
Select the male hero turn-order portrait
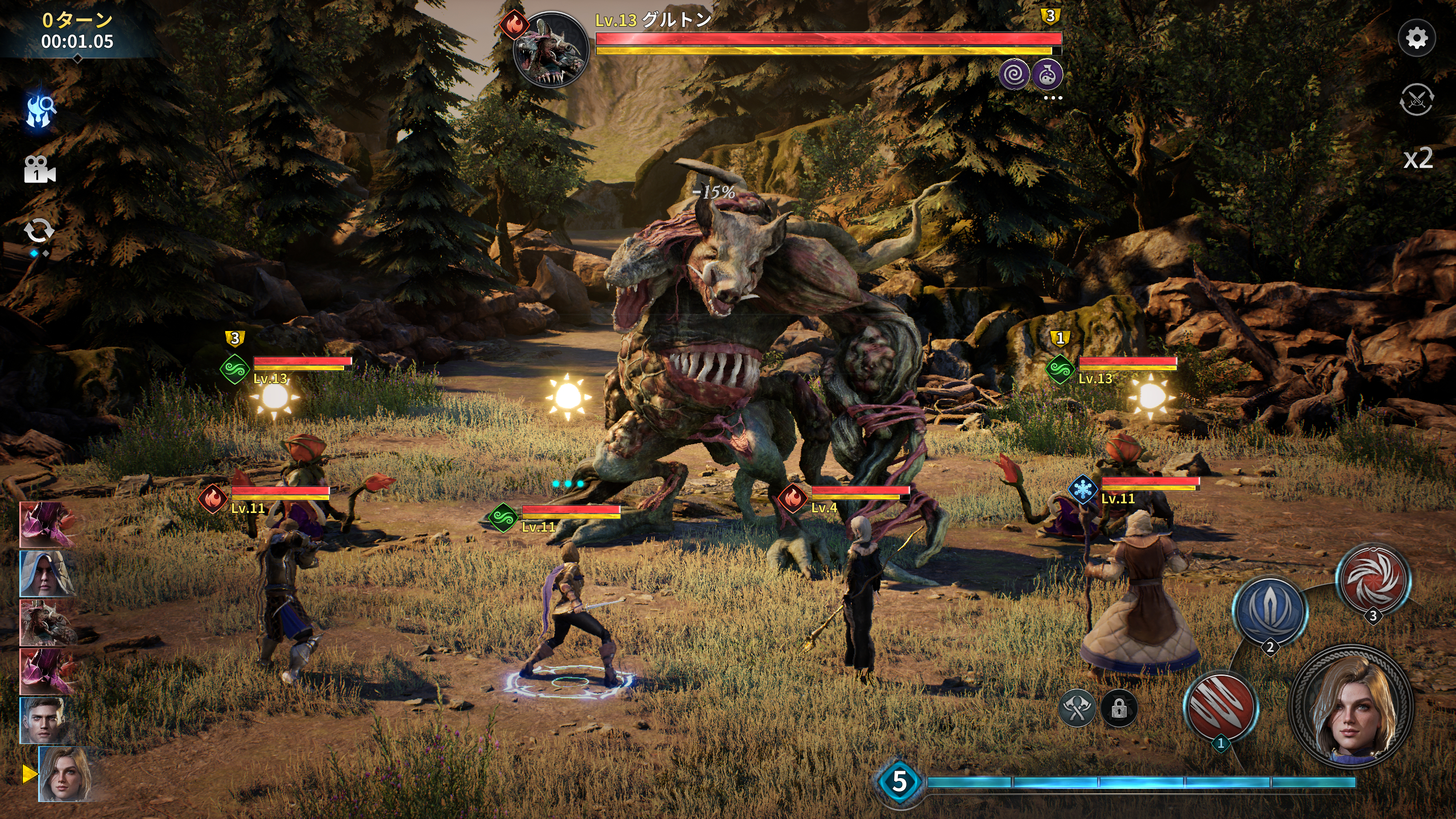(x=44, y=720)
